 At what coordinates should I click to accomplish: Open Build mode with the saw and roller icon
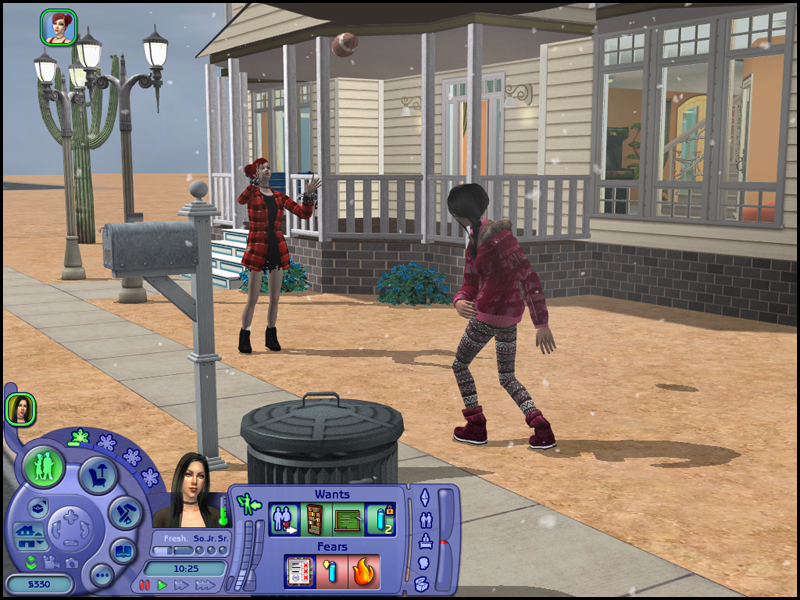[x=125, y=513]
